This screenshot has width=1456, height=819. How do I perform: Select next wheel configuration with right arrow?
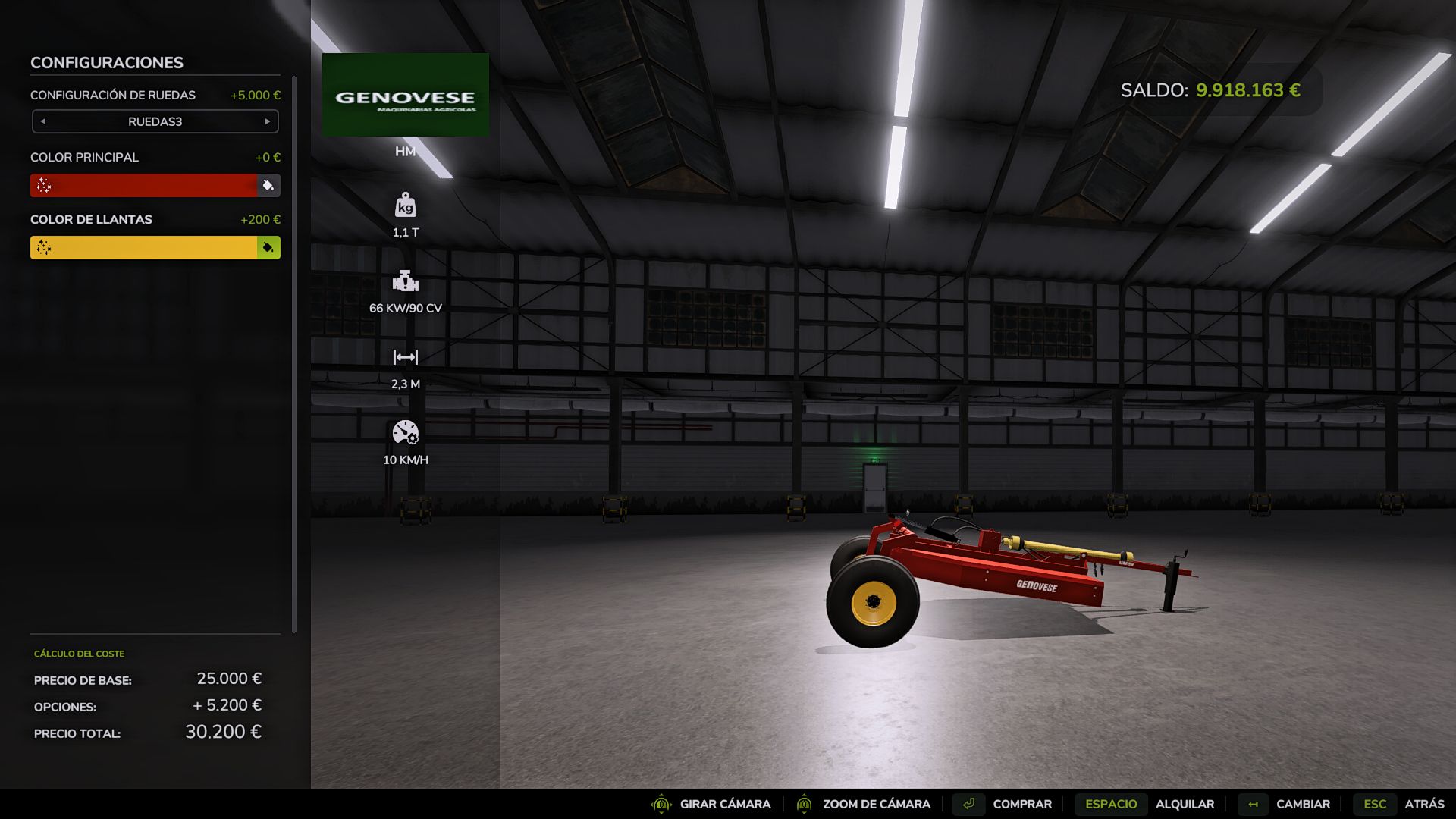[x=267, y=121]
